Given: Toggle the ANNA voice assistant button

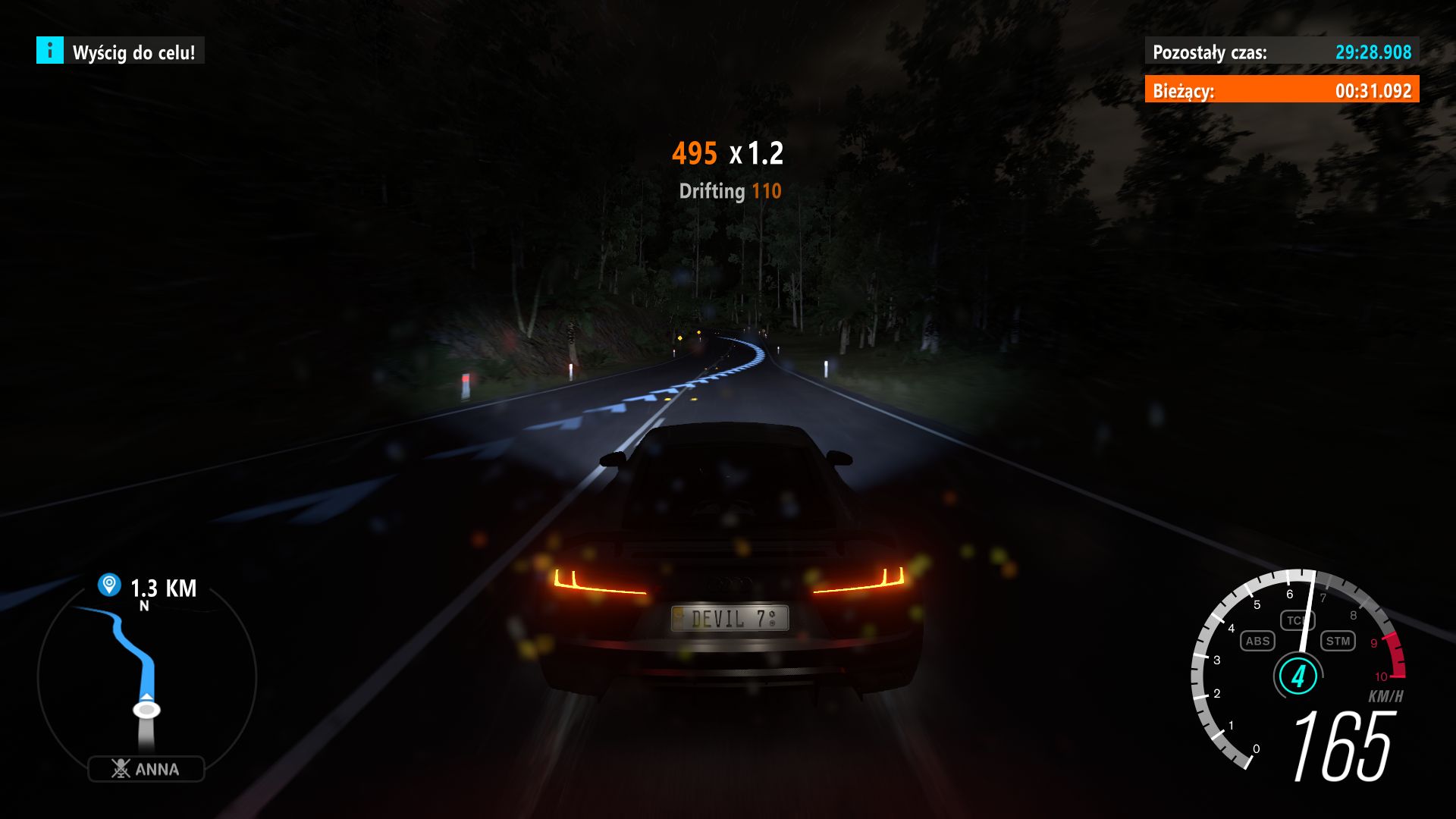Looking at the screenshot, I should [x=148, y=767].
